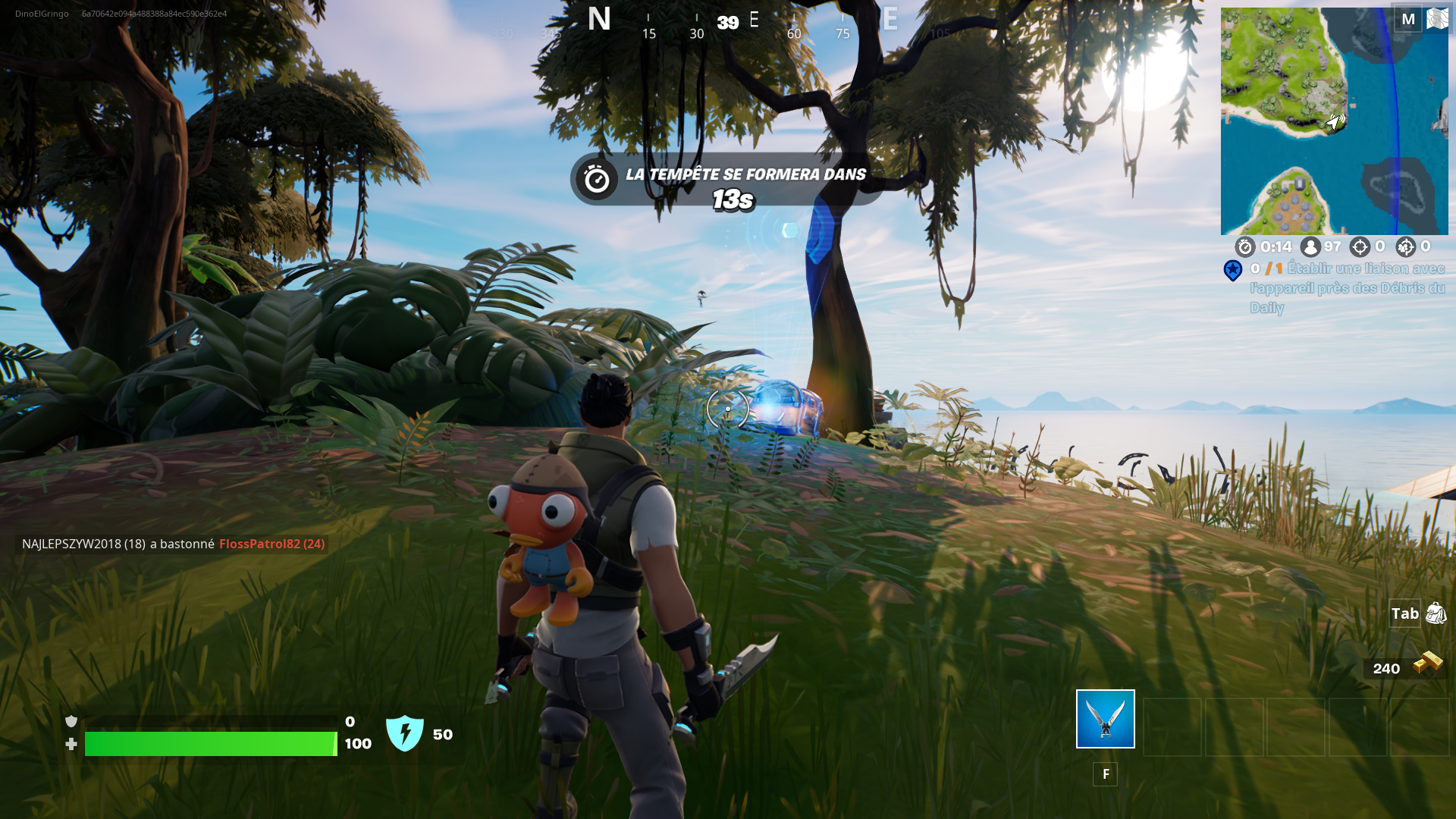
Task: Click the F key interaction prompt
Action: click(x=1106, y=774)
